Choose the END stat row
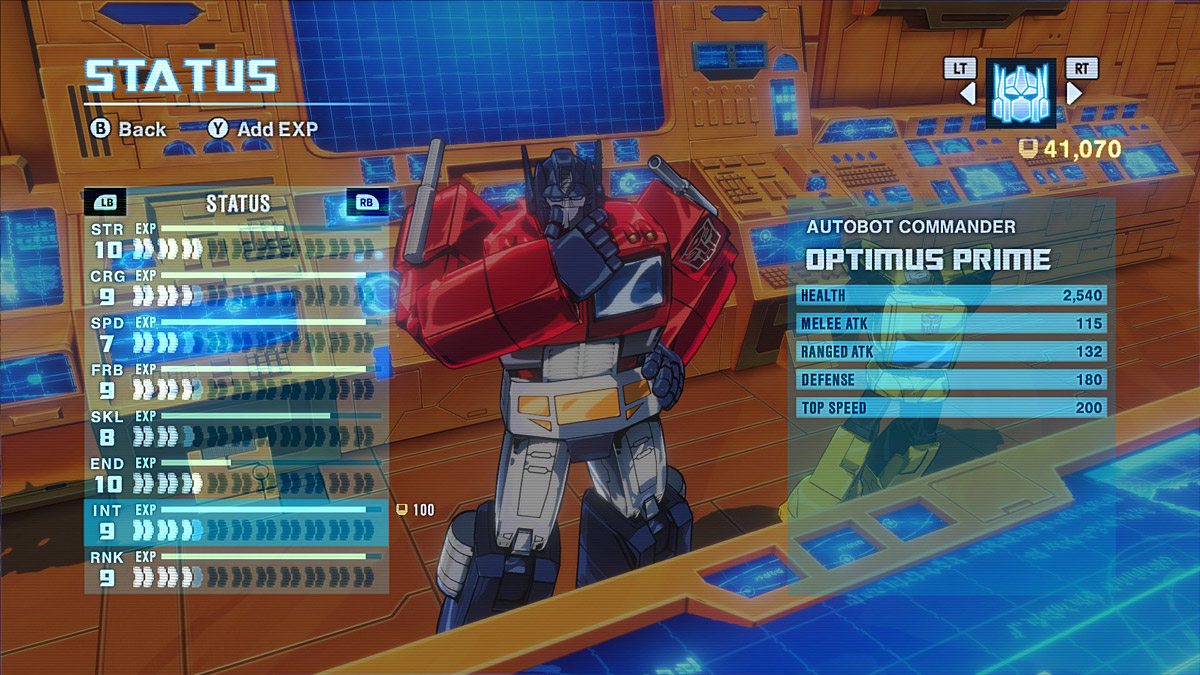 tap(236, 474)
